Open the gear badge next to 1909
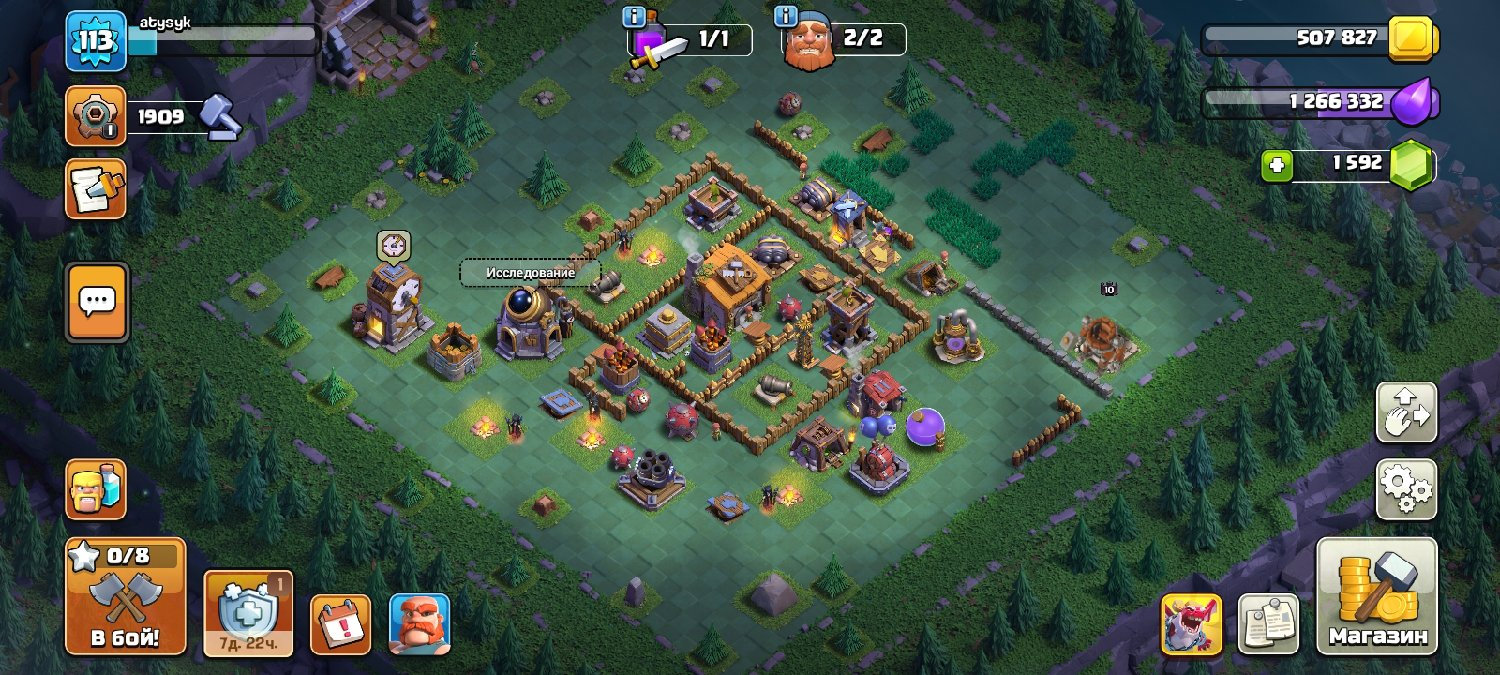 (96, 116)
